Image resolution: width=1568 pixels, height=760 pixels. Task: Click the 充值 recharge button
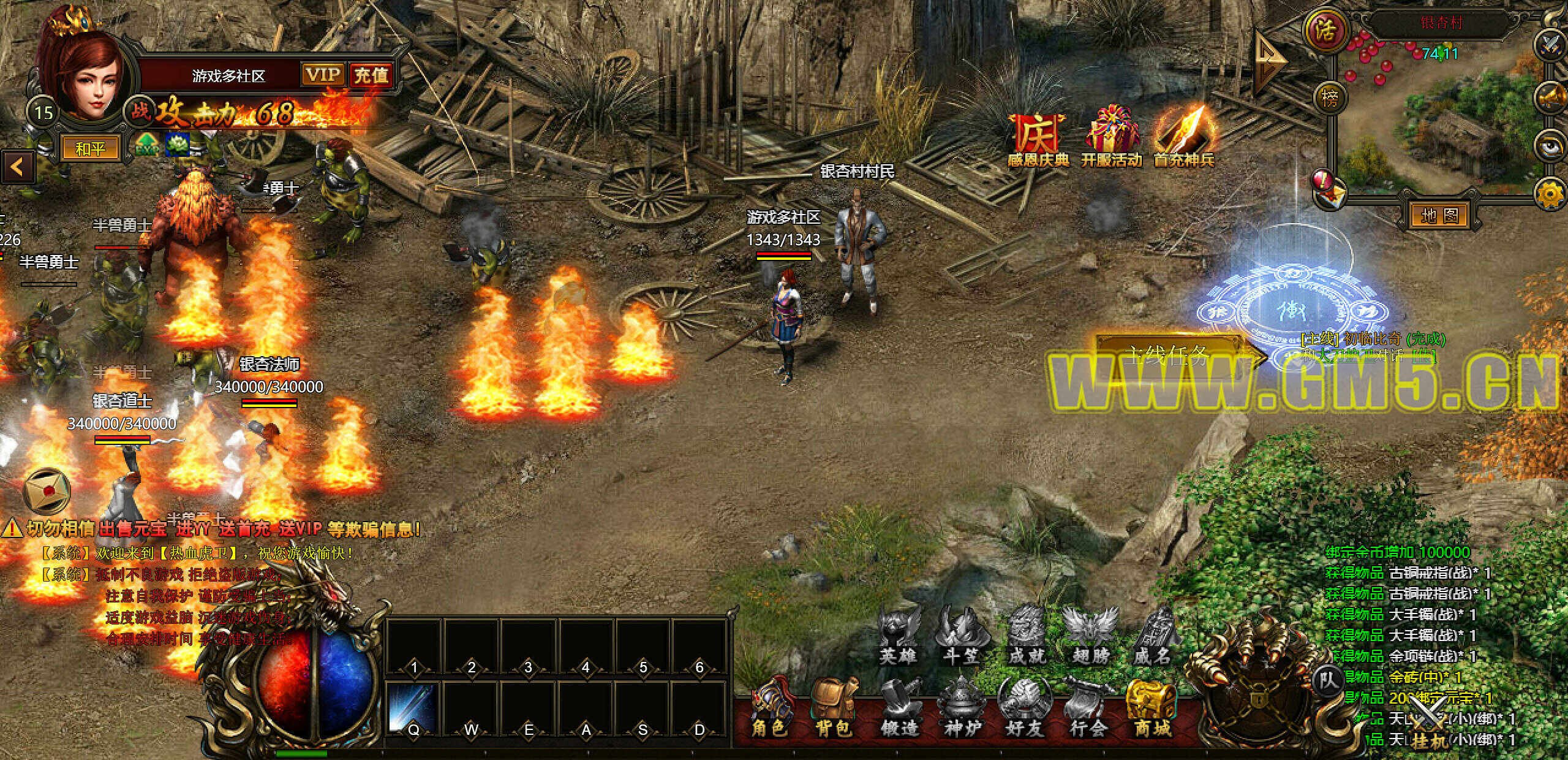tap(371, 75)
